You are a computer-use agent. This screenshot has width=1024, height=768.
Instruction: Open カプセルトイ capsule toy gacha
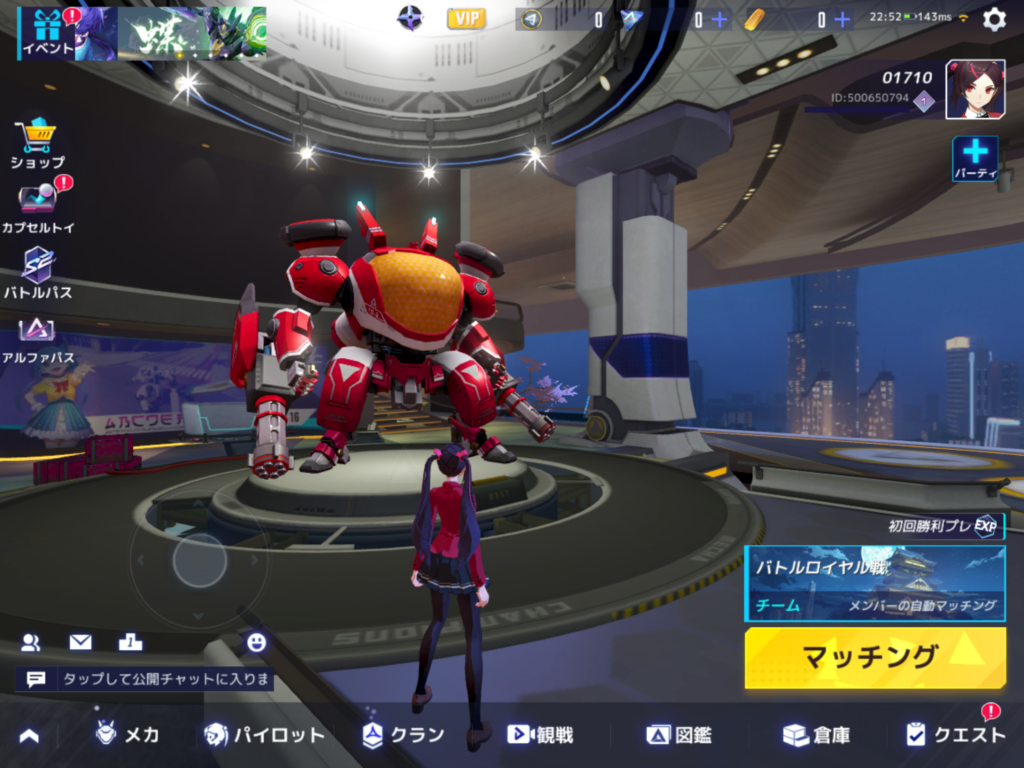point(37,207)
